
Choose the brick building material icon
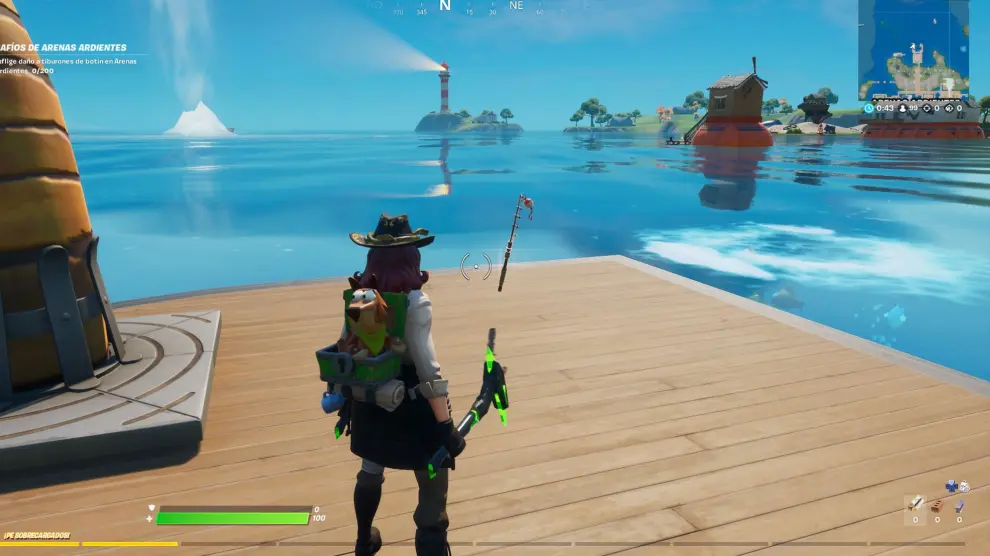937,506
